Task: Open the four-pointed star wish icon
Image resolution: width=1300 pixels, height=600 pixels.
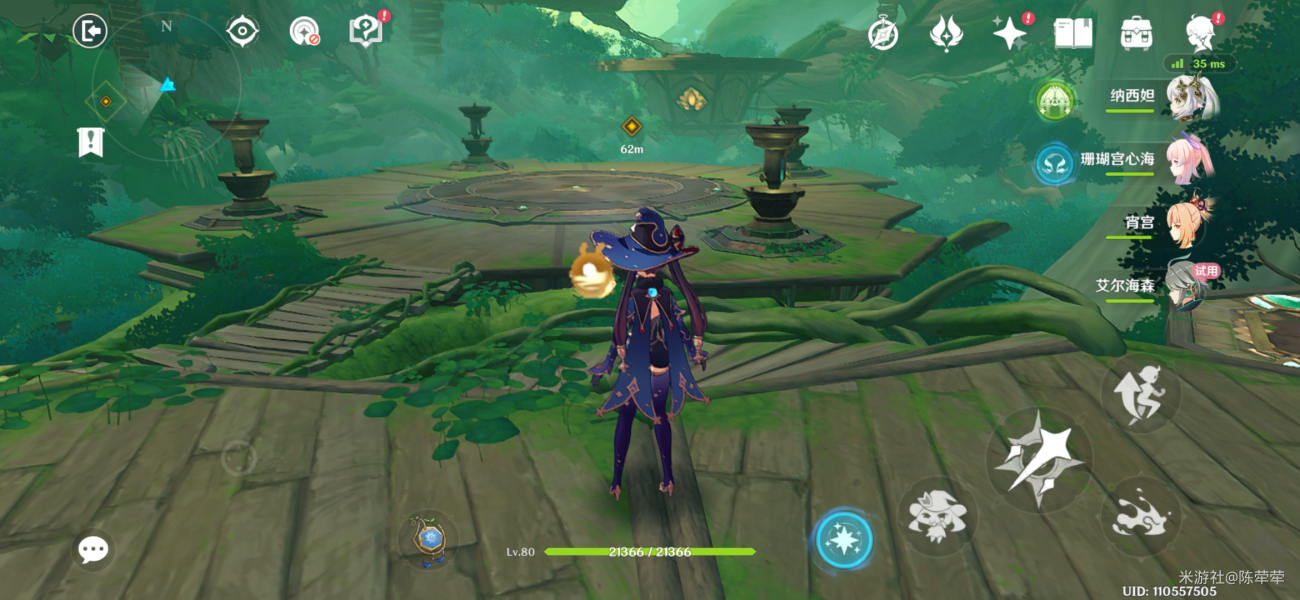Action: [x=1009, y=34]
